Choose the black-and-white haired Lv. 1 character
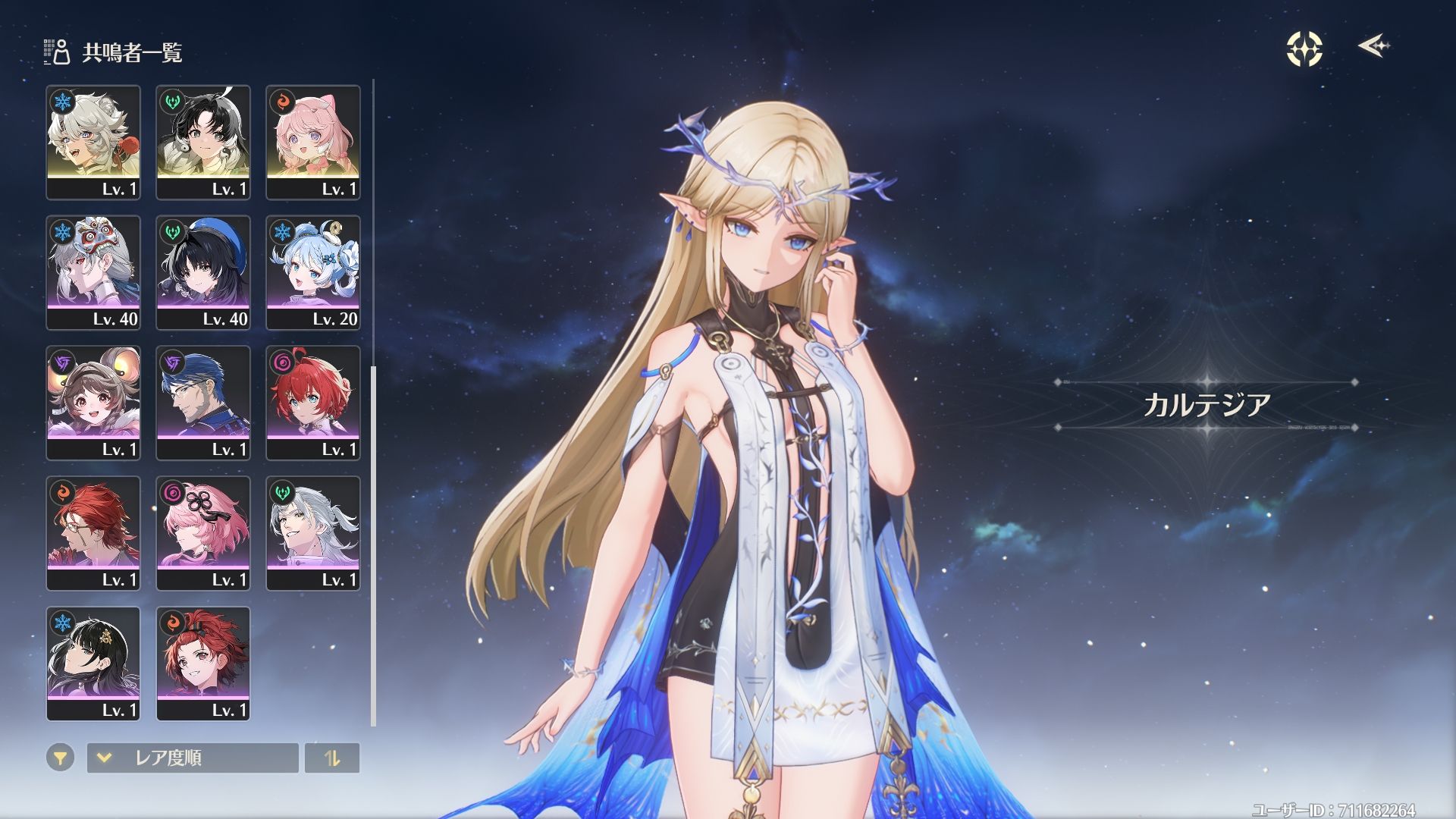1456x819 pixels. click(x=203, y=142)
